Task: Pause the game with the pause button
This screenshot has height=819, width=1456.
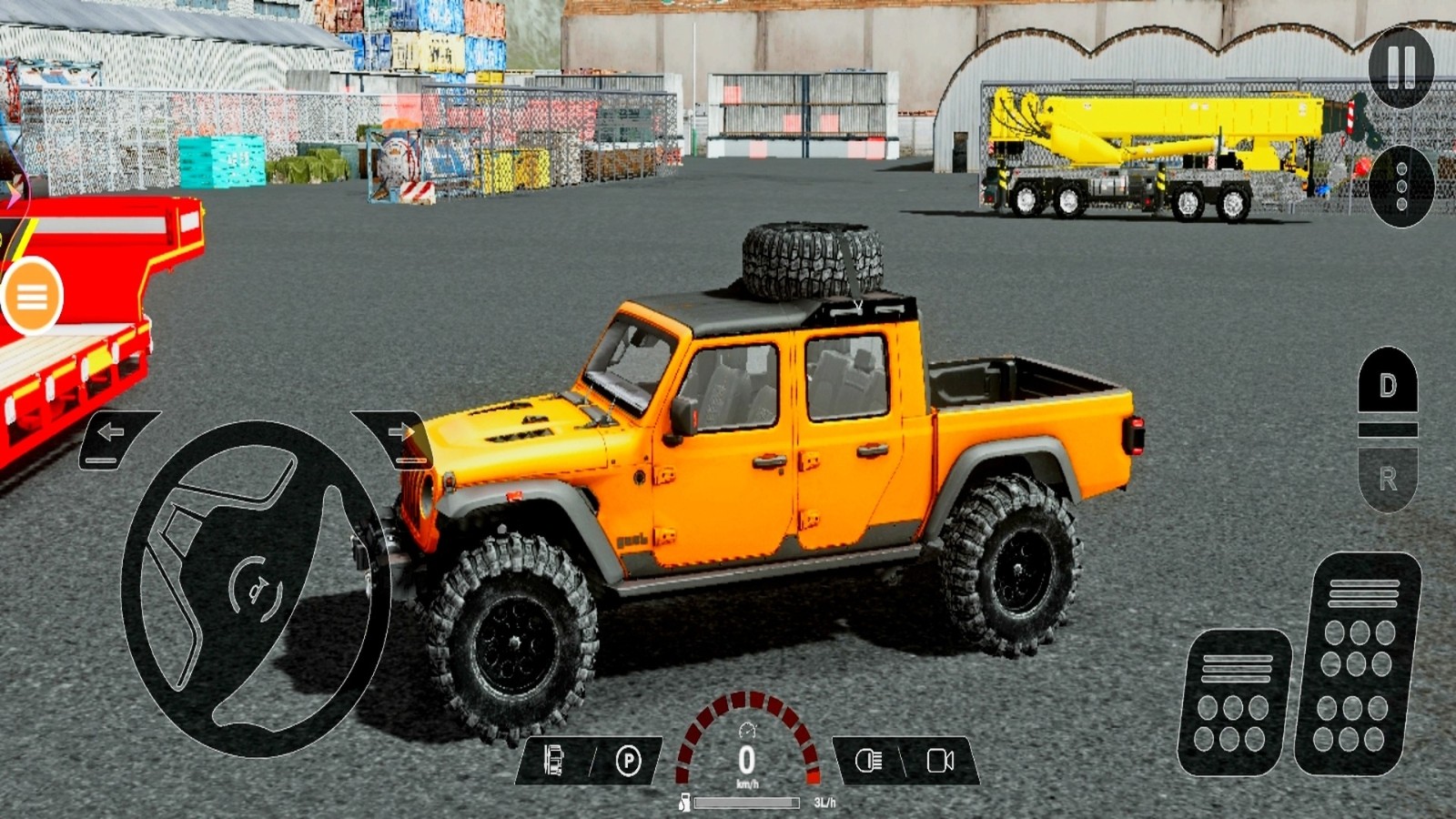Action: pyautogui.click(x=1400, y=66)
